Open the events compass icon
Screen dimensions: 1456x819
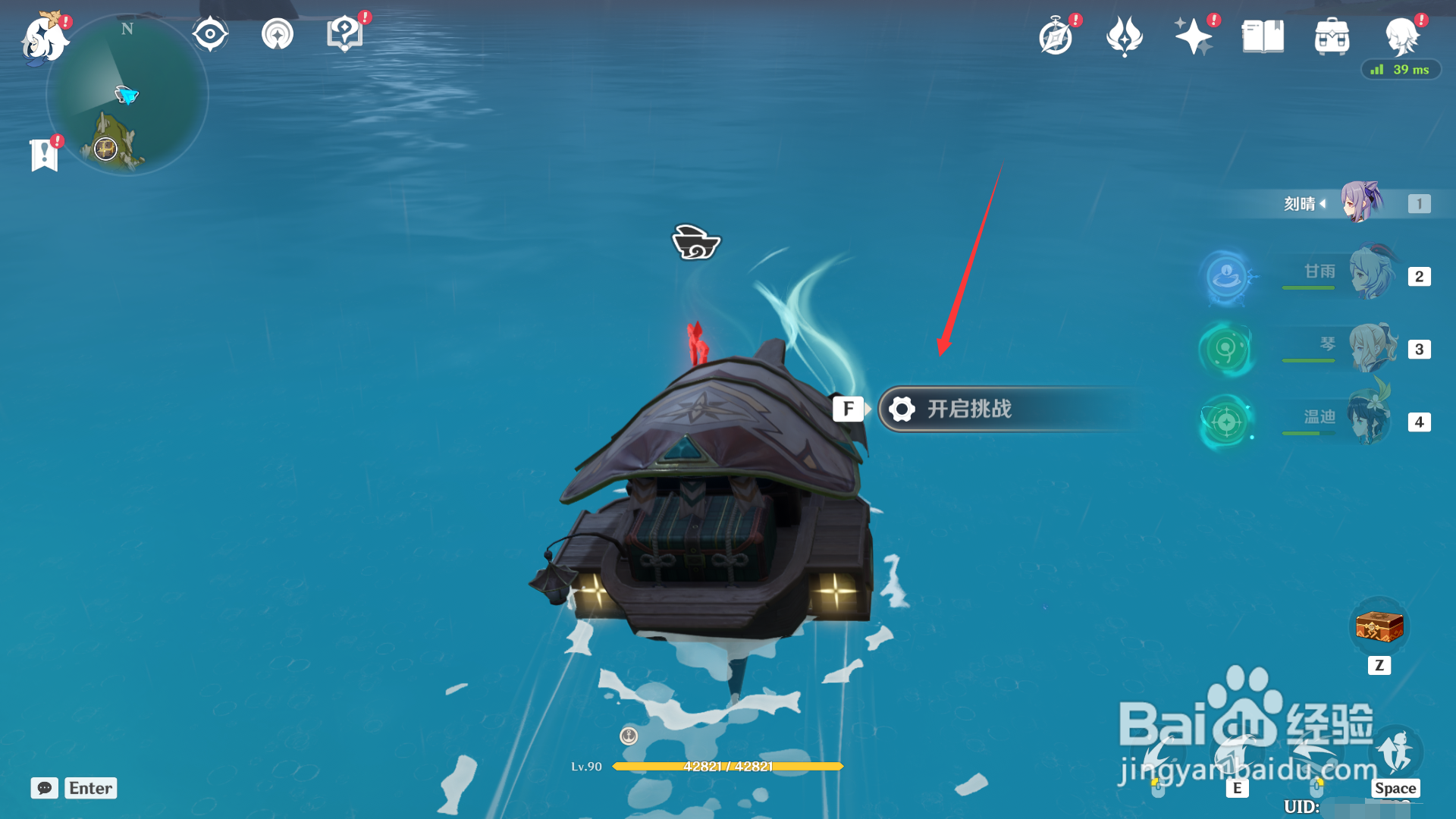(1056, 36)
